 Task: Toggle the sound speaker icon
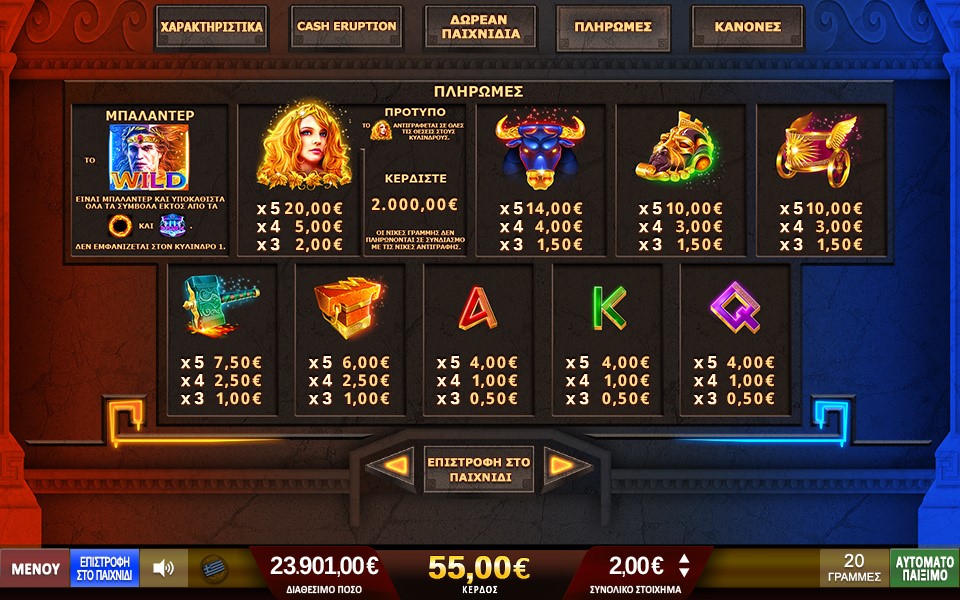coord(163,569)
